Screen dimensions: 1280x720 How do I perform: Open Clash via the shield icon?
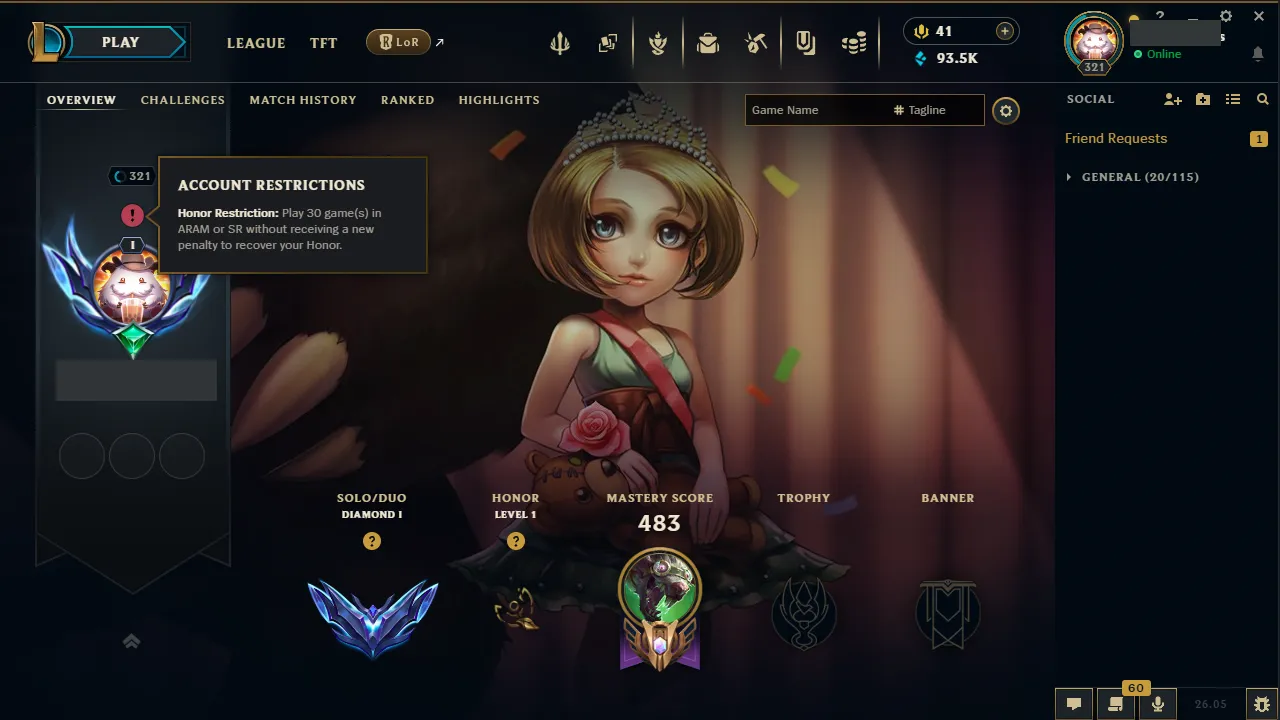tap(658, 42)
